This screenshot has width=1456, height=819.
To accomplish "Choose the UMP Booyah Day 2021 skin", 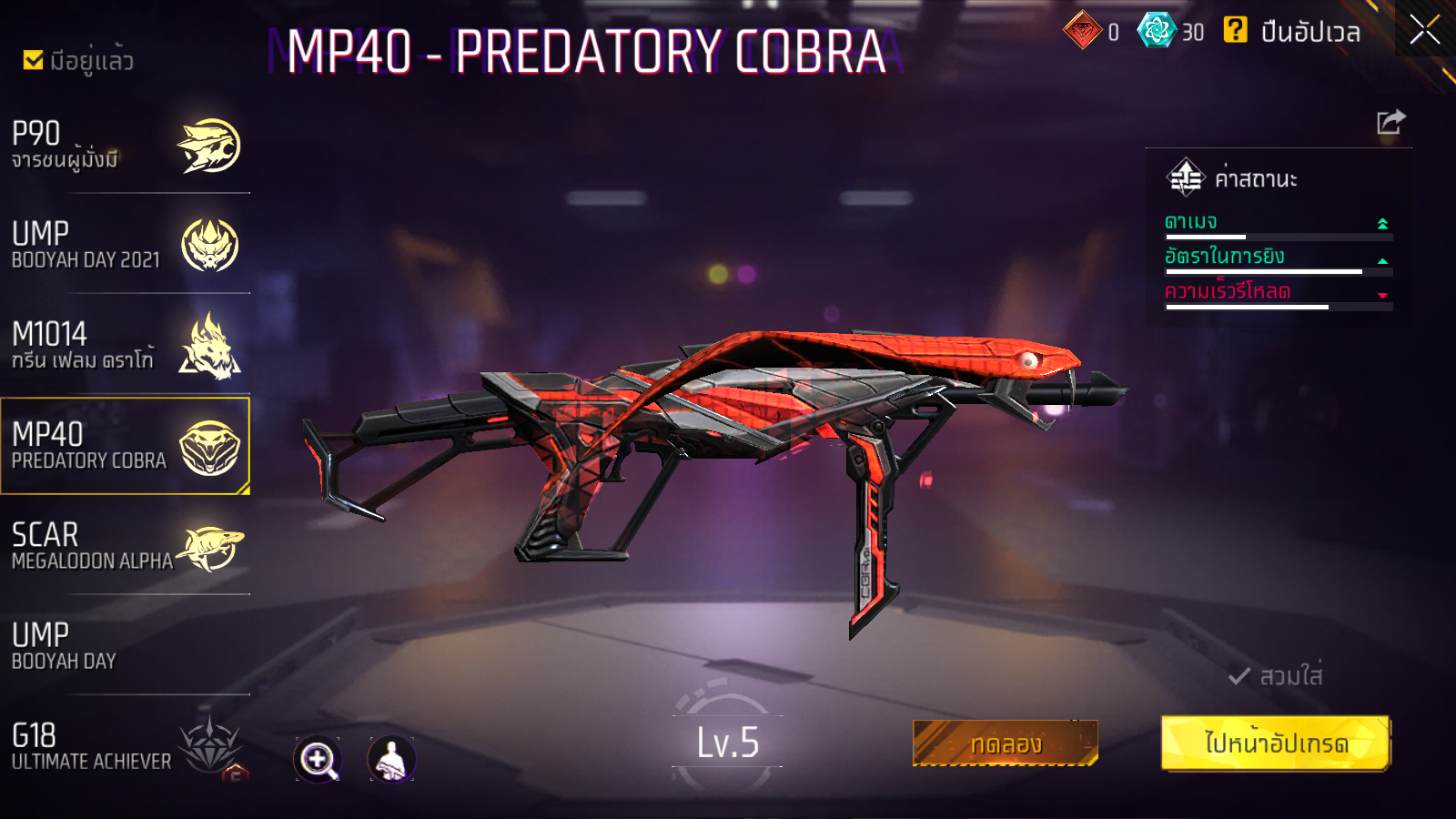I will (x=126, y=246).
